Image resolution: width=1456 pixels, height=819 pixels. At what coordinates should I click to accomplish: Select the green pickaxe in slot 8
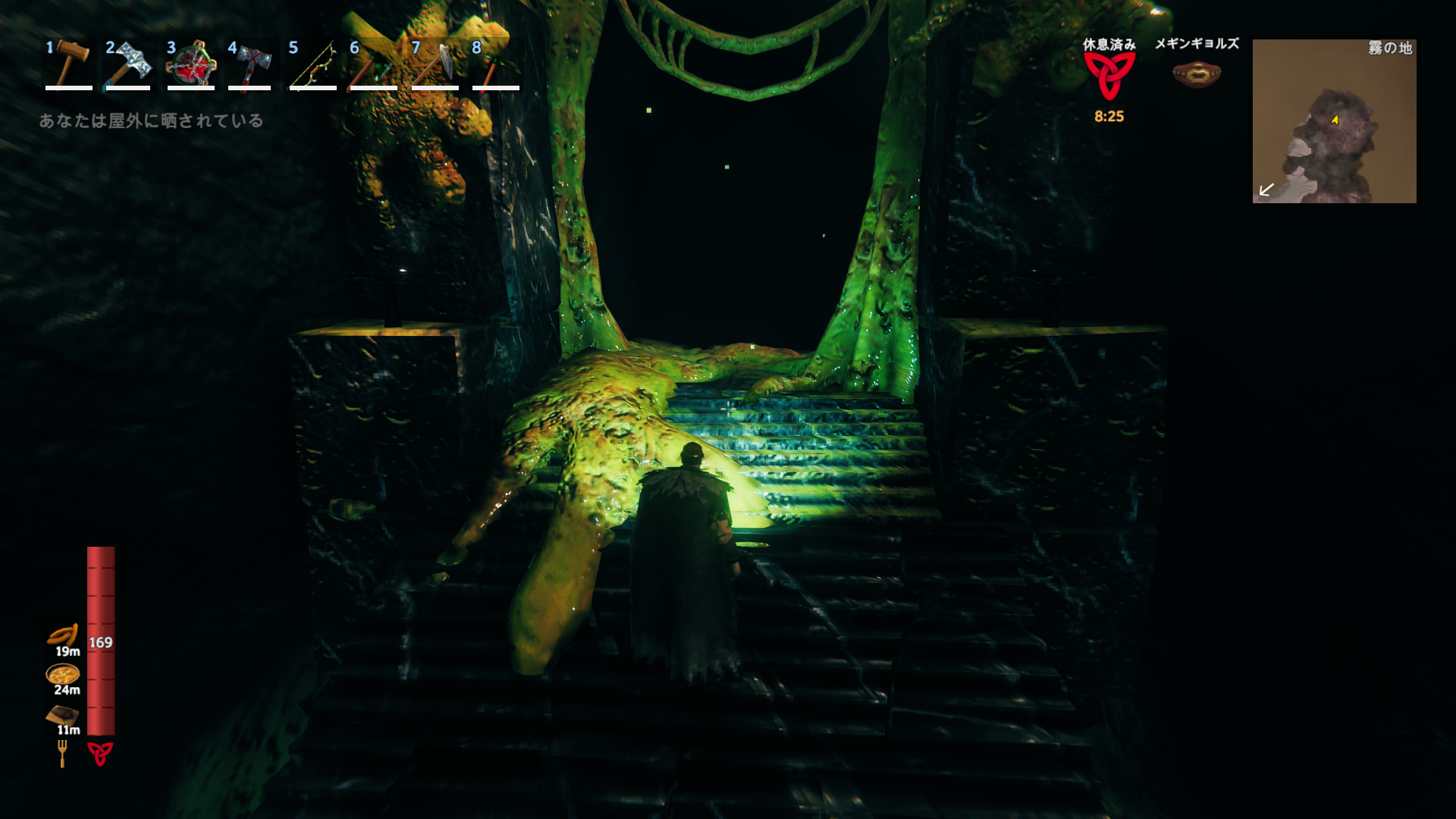point(495,64)
